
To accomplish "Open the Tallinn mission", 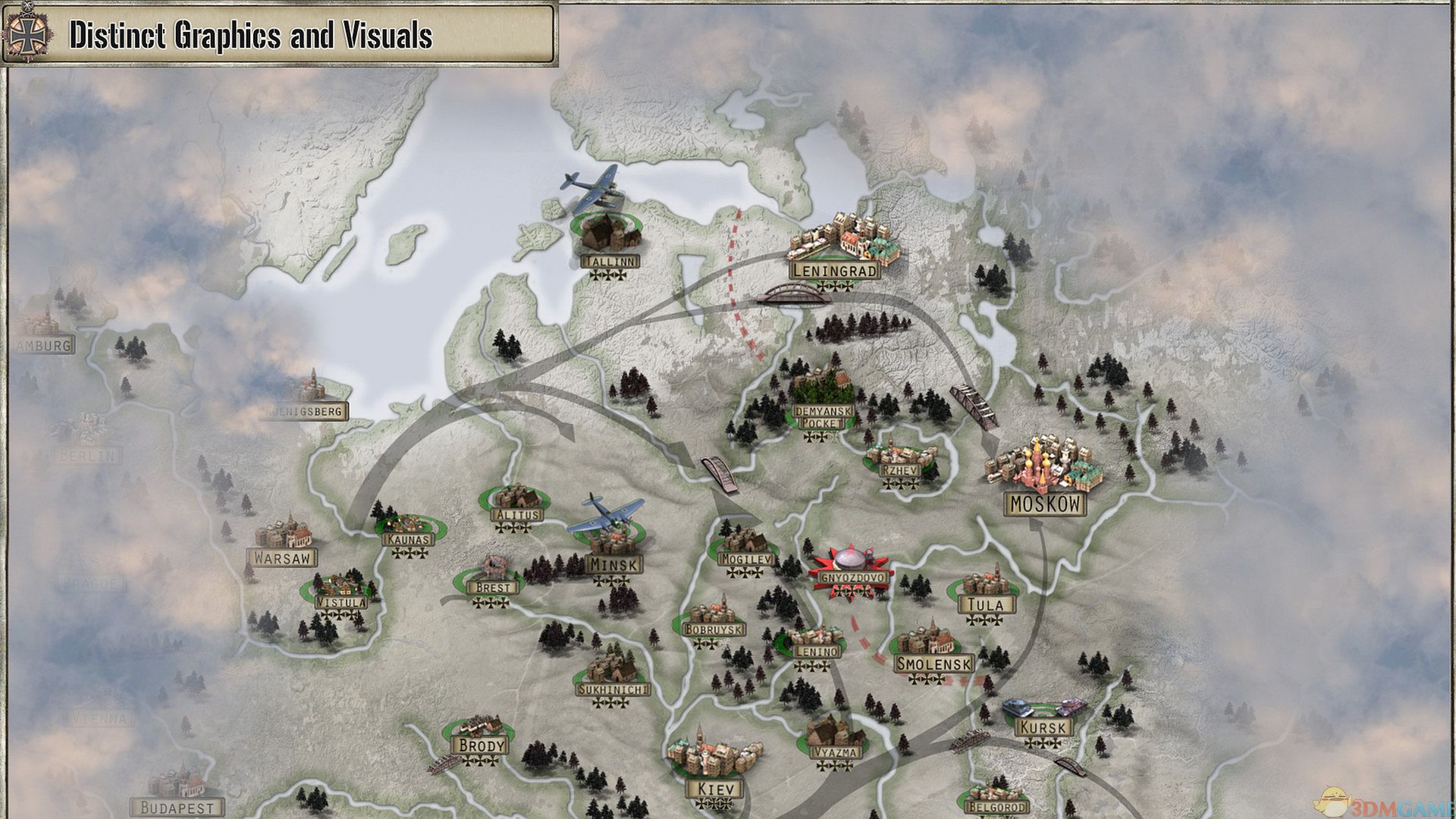I will point(610,235).
